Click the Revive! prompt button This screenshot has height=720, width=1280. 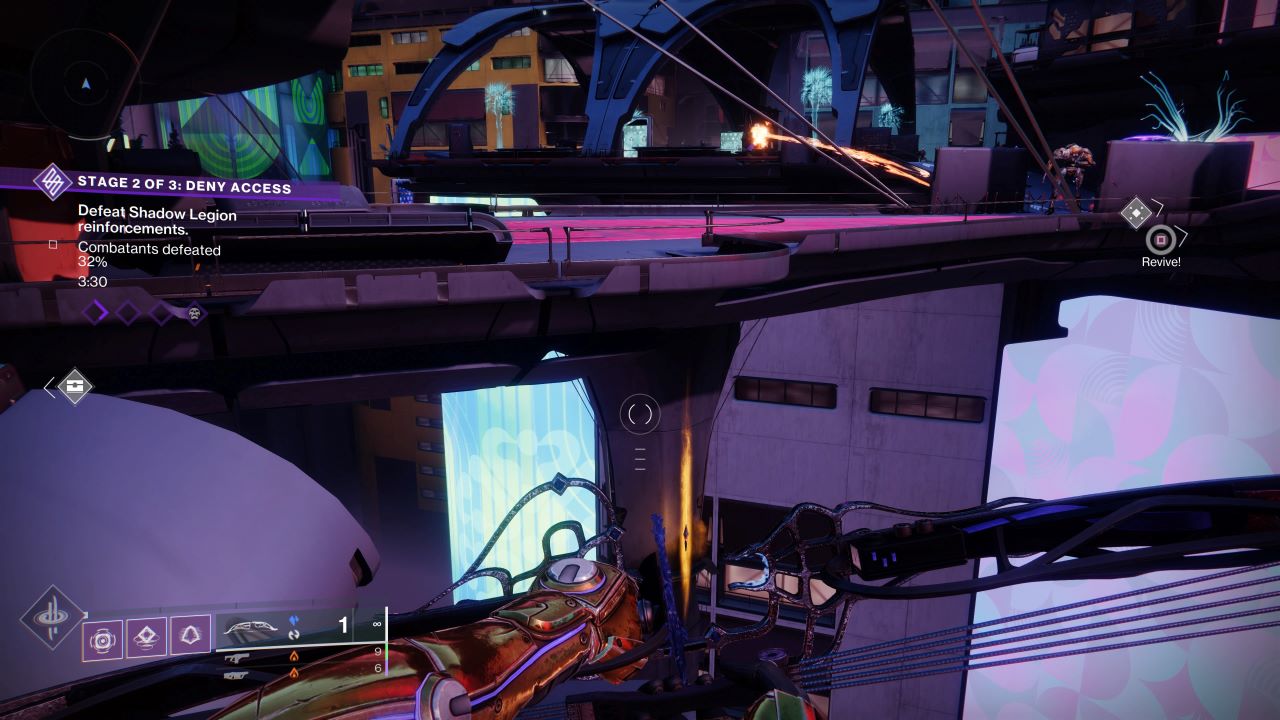[1161, 262]
